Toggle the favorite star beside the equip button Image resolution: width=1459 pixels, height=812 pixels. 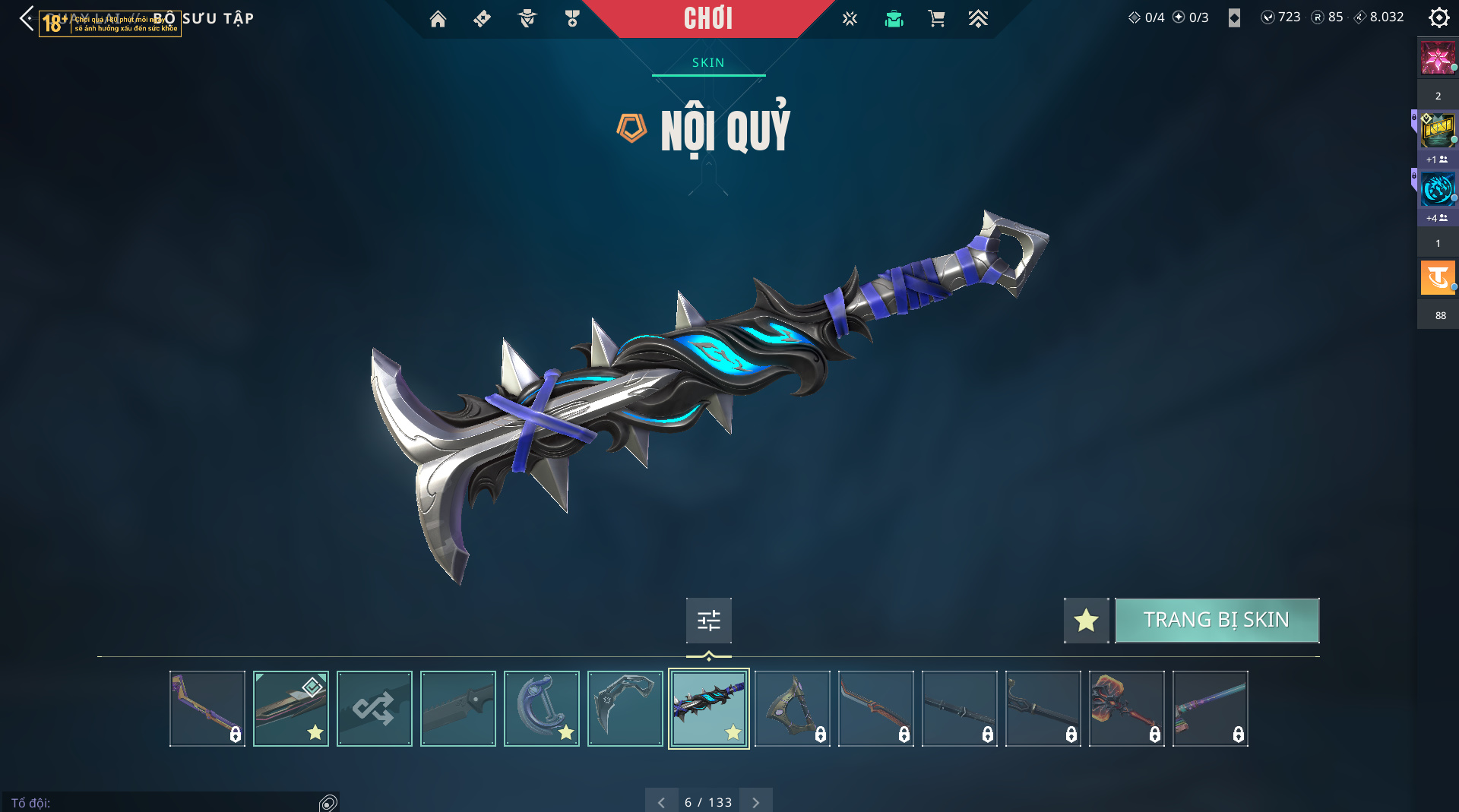[1086, 620]
